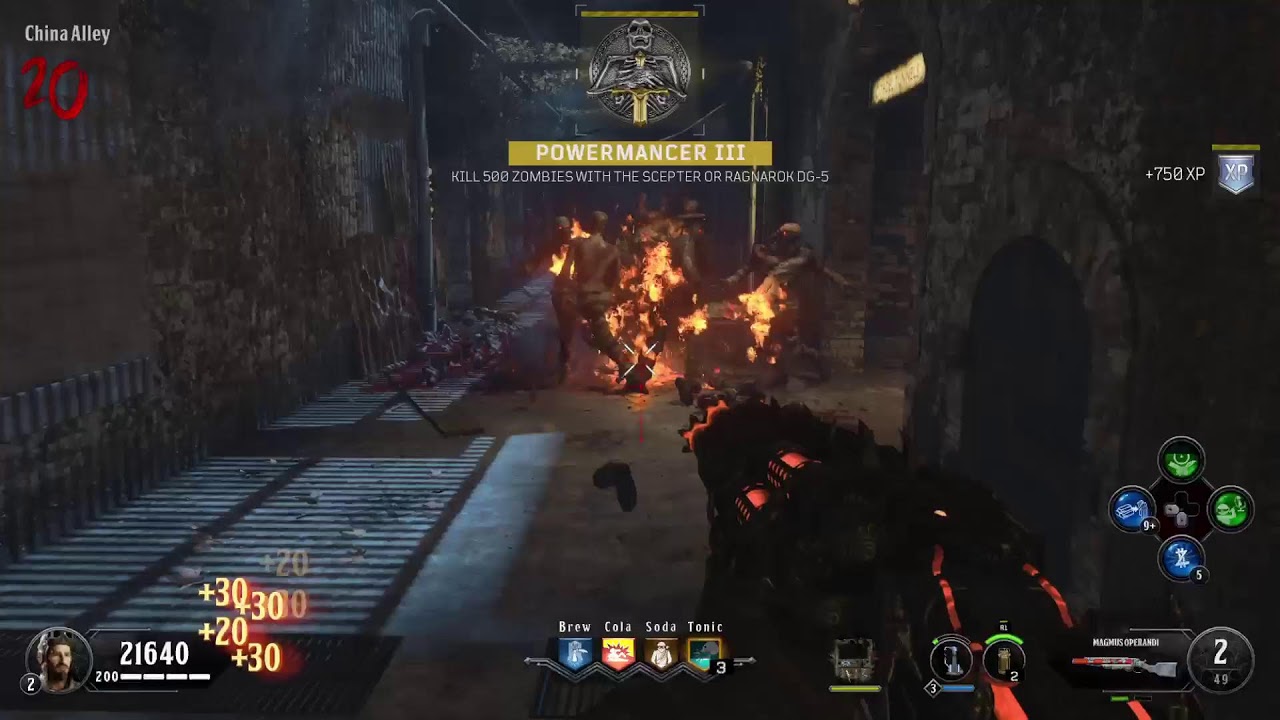
Task: Select the Brew perk icon
Action: coord(575,654)
